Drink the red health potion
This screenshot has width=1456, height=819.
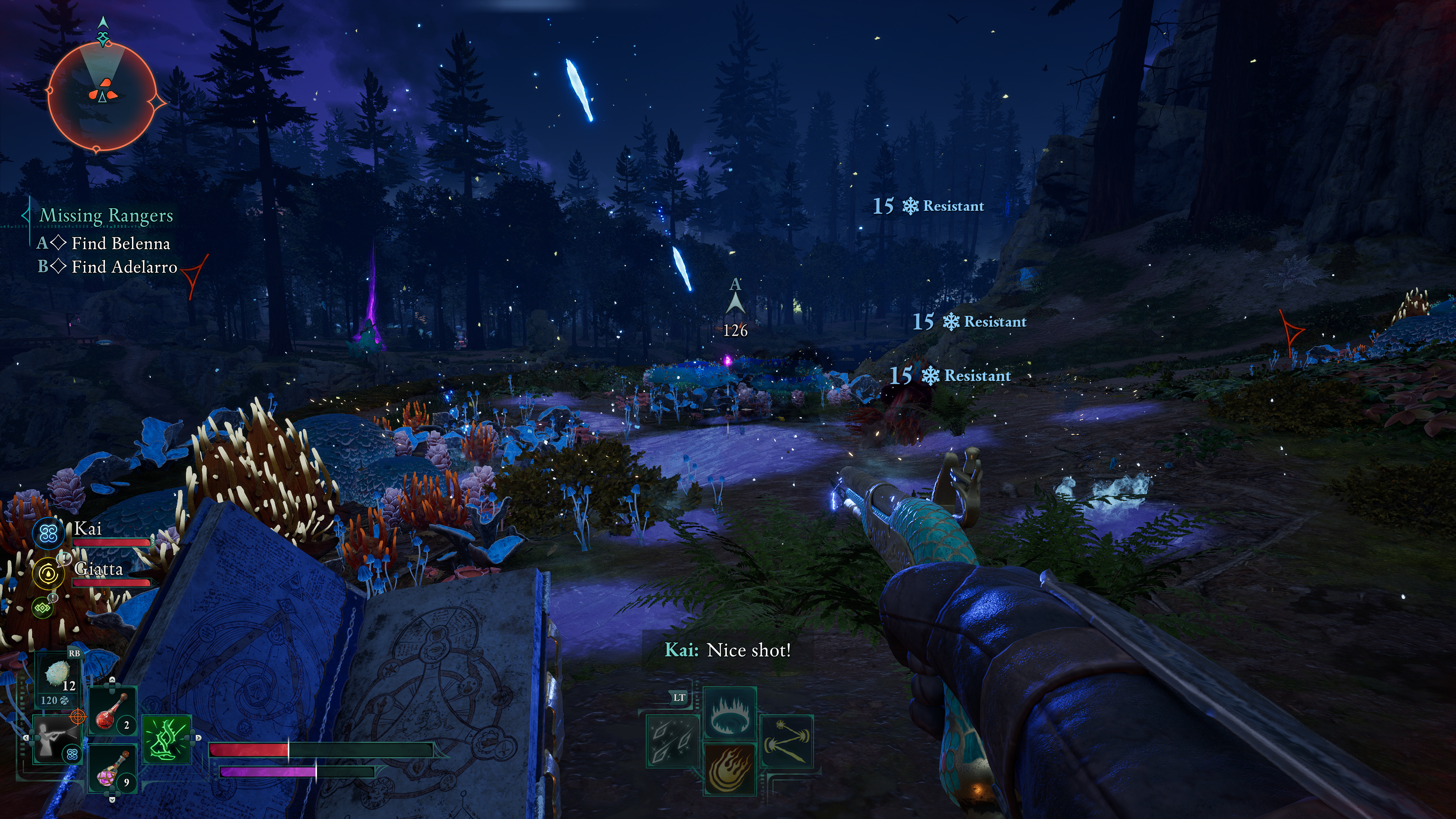coord(112,710)
